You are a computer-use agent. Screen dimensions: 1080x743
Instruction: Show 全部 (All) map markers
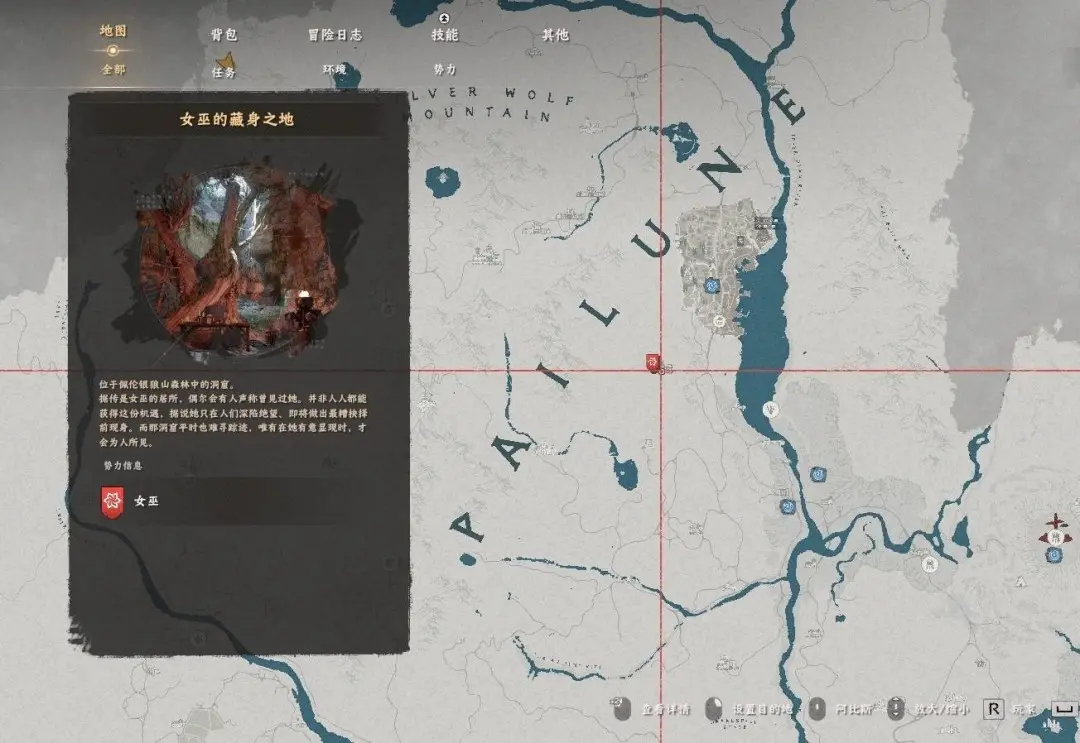(113, 70)
